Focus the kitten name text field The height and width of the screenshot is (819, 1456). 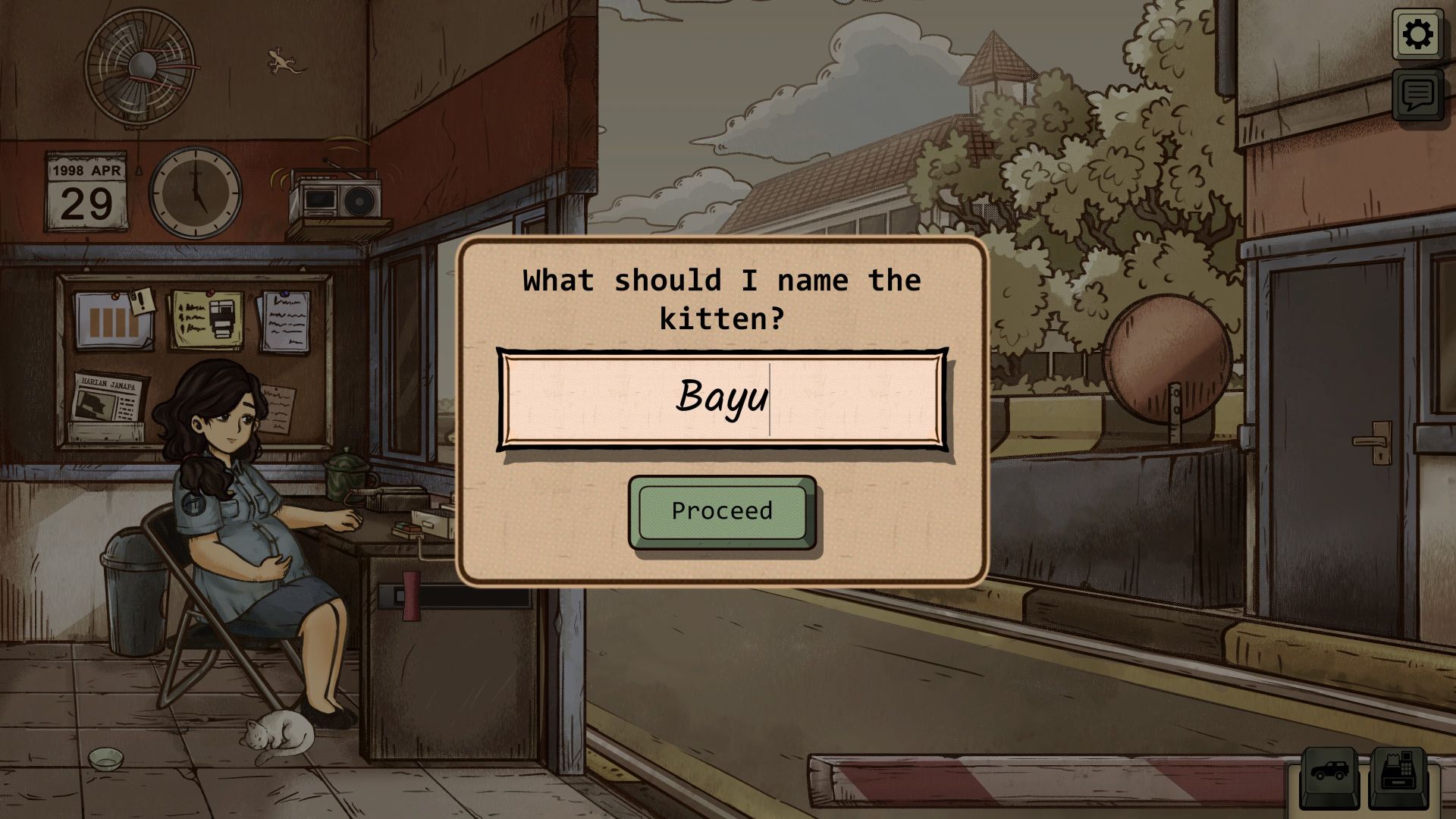point(722,399)
